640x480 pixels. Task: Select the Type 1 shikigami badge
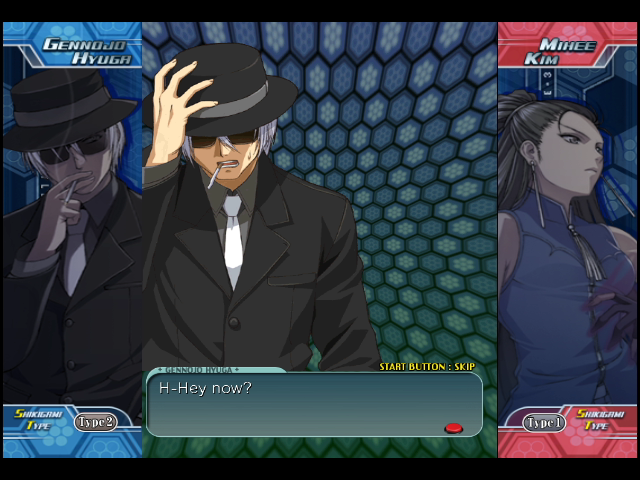click(x=545, y=423)
